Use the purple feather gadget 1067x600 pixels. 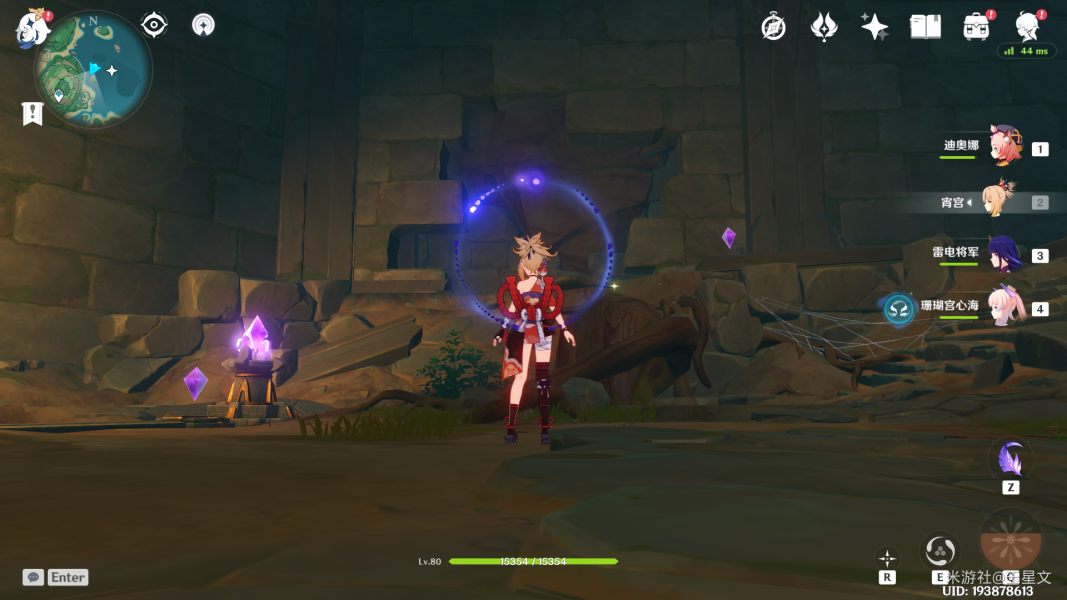1010,459
